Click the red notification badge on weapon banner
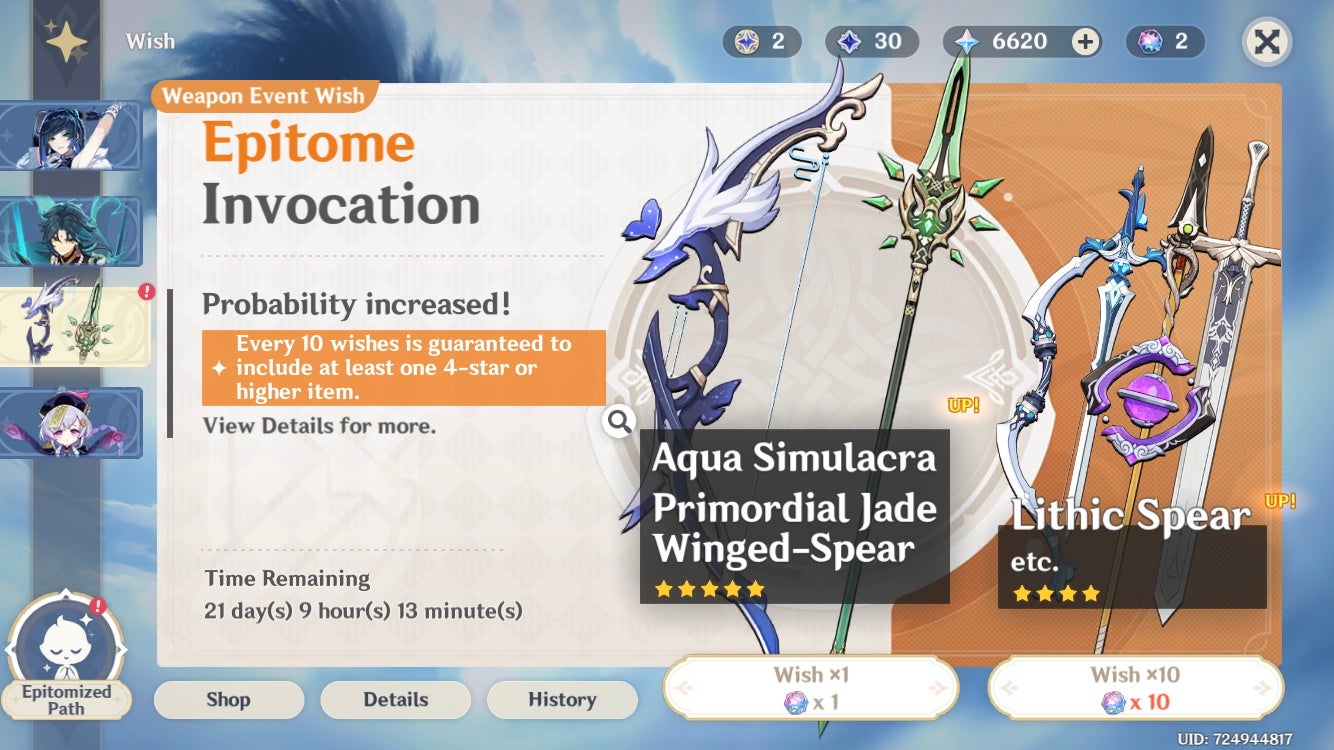Screen dimensions: 1334x750 145,290
